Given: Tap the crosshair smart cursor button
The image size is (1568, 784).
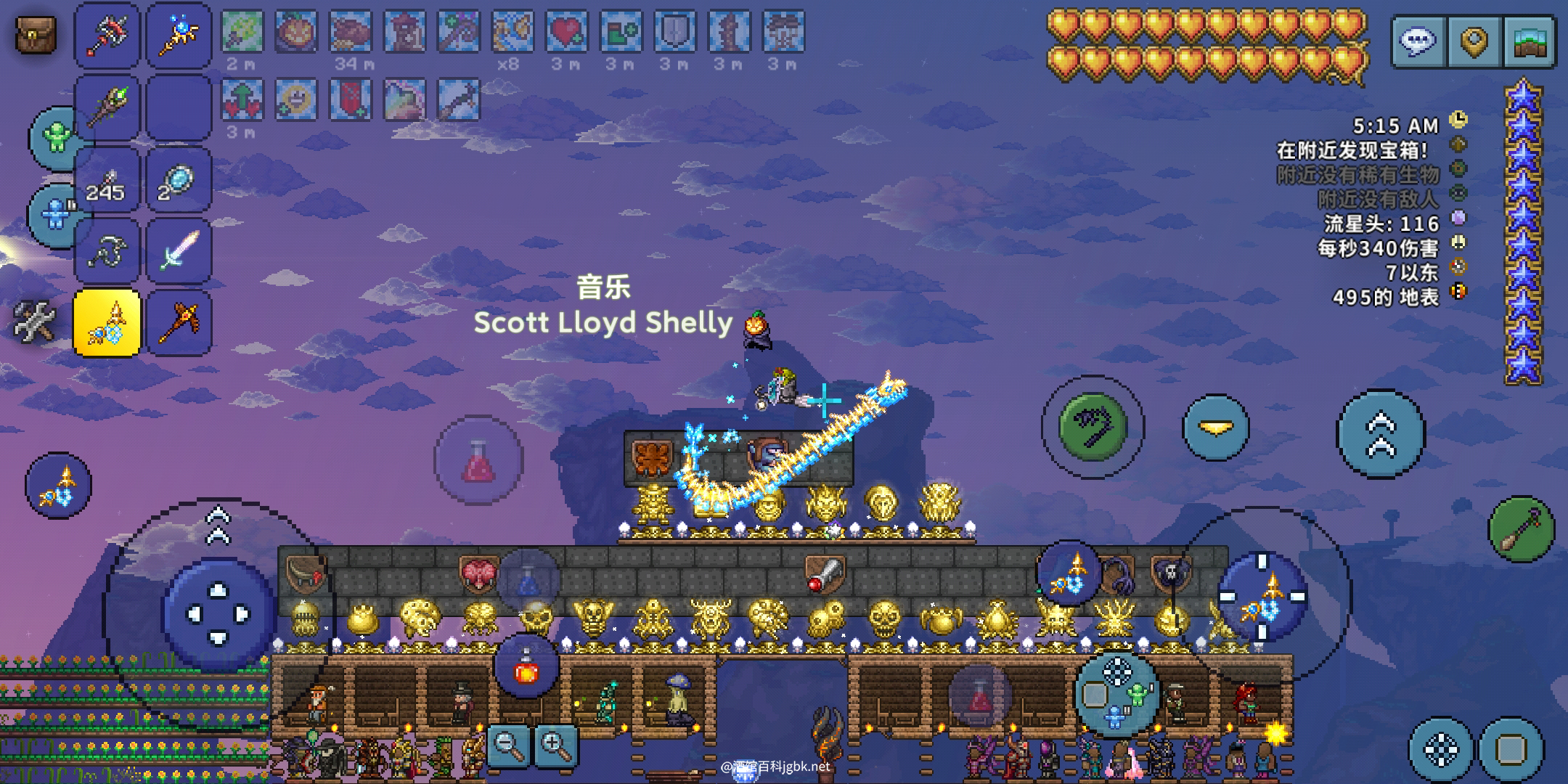Looking at the screenshot, I should tap(1441, 749).
